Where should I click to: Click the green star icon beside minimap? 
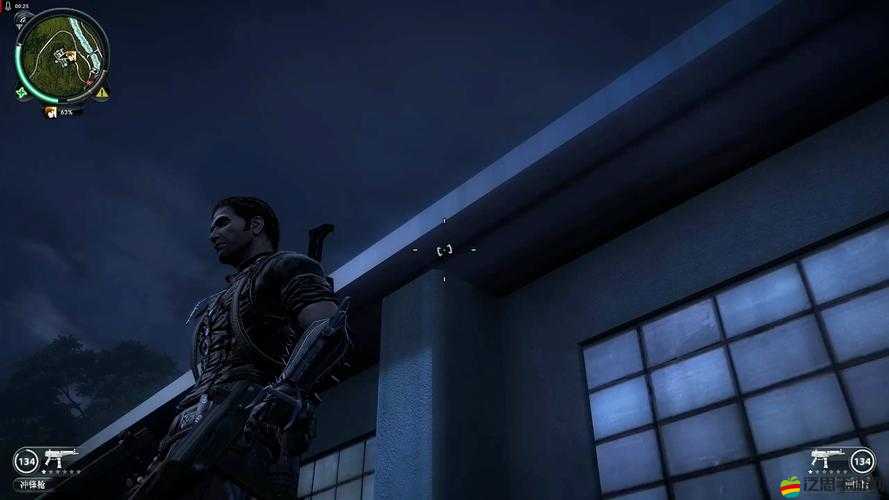click(22, 92)
